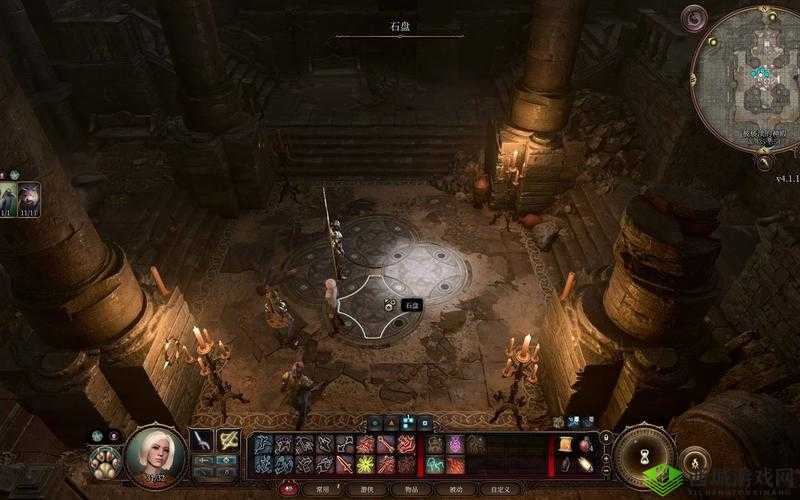Click the purple swirl button by minimap

[x=693, y=17]
